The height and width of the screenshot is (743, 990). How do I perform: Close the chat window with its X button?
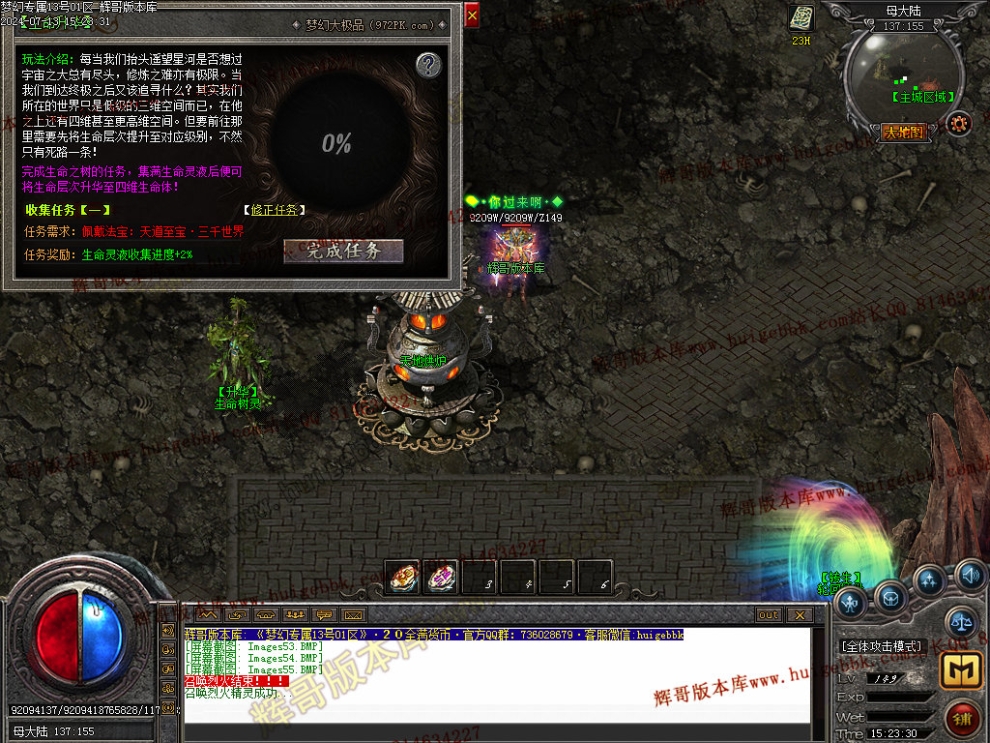coord(799,615)
